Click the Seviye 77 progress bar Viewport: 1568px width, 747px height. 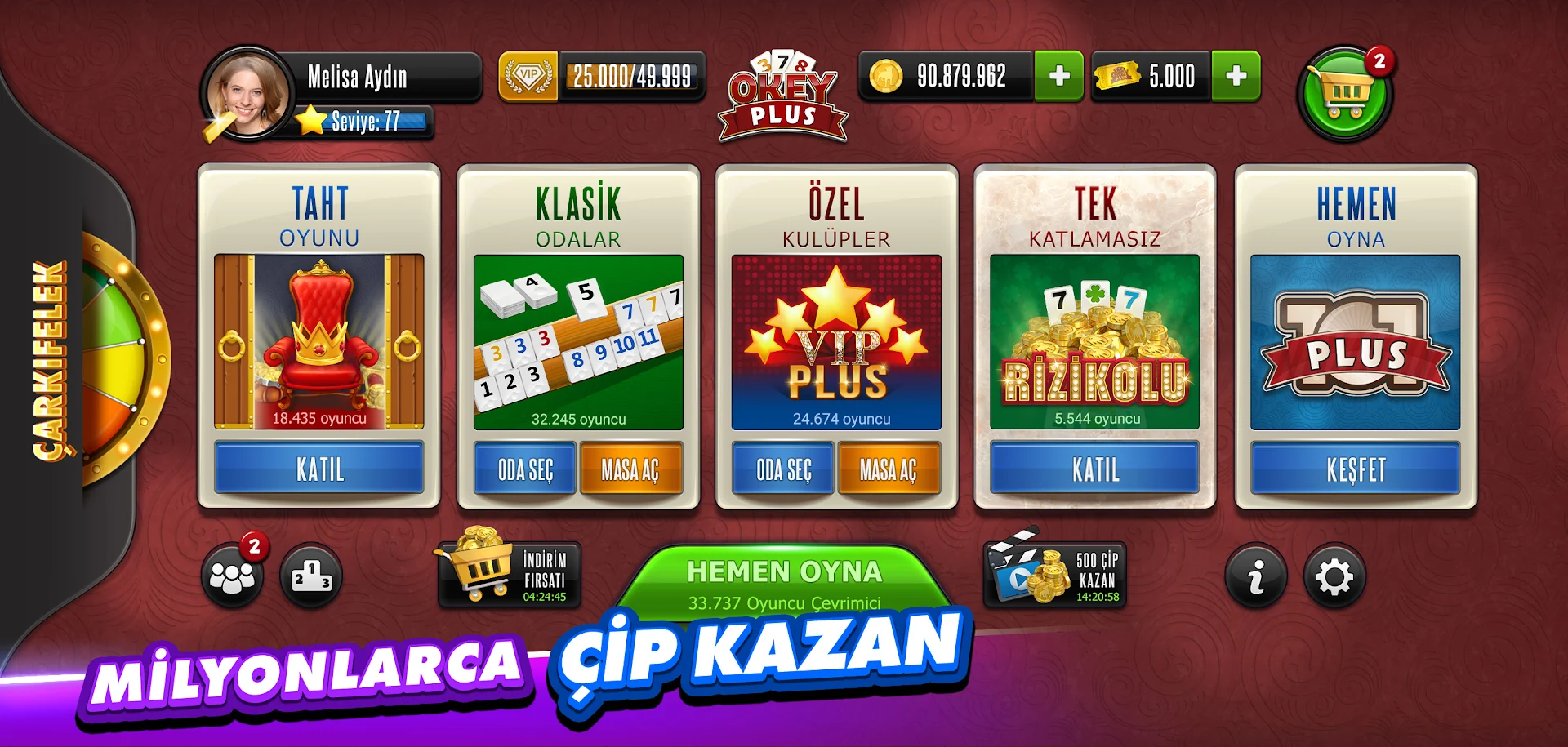pos(366,122)
